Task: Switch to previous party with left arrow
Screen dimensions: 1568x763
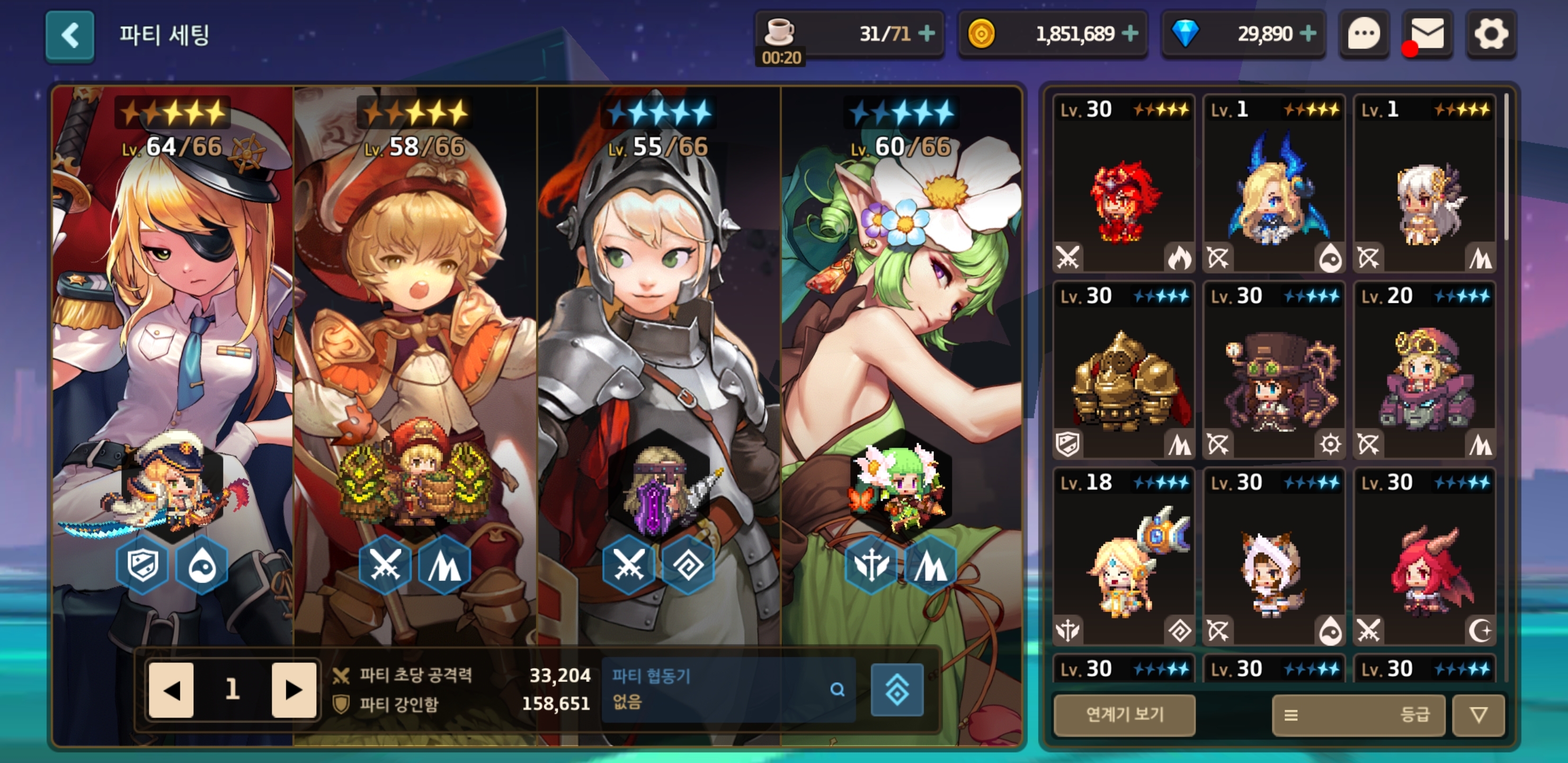Action: (x=172, y=690)
